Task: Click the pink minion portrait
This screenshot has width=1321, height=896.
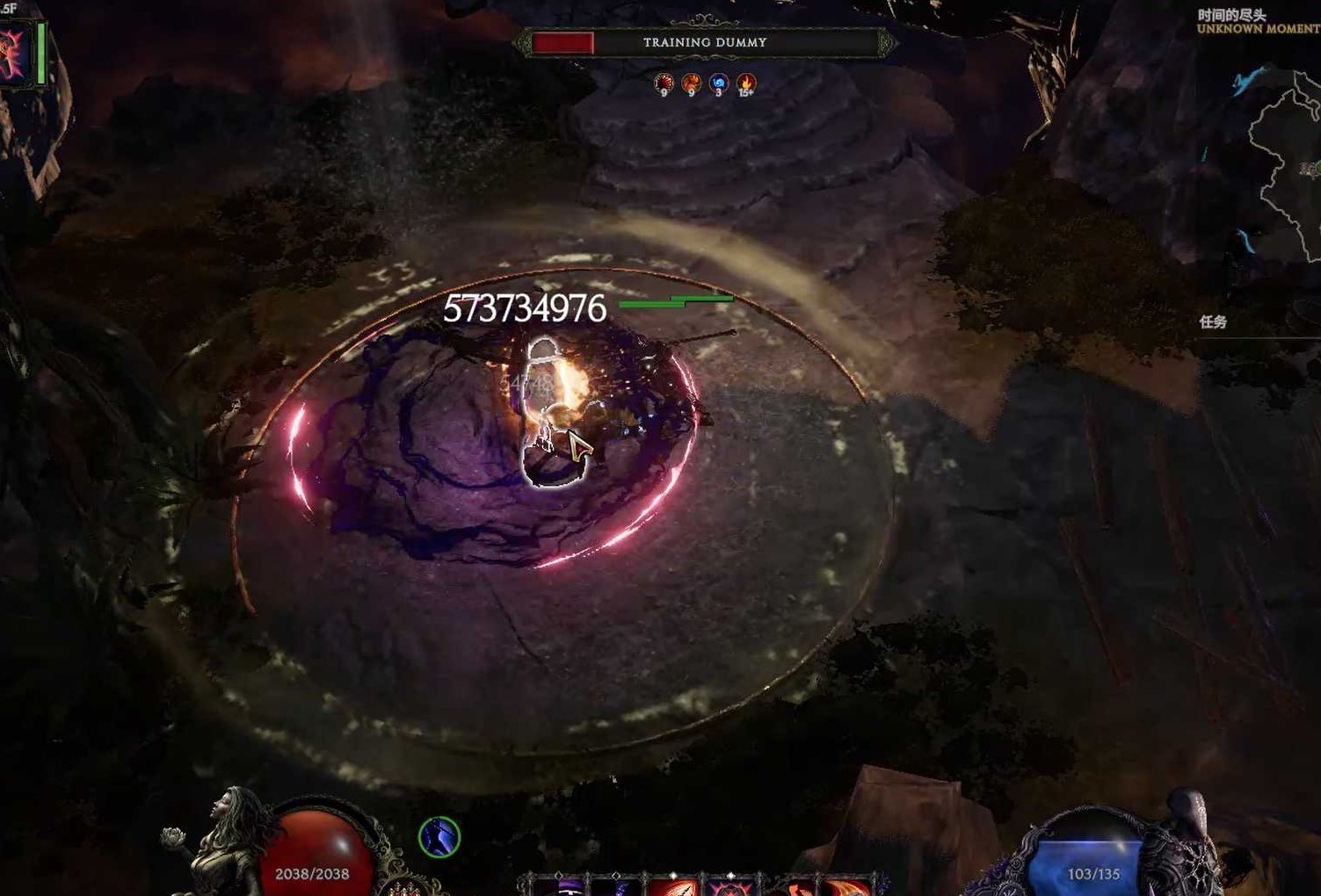Action: 14,54
